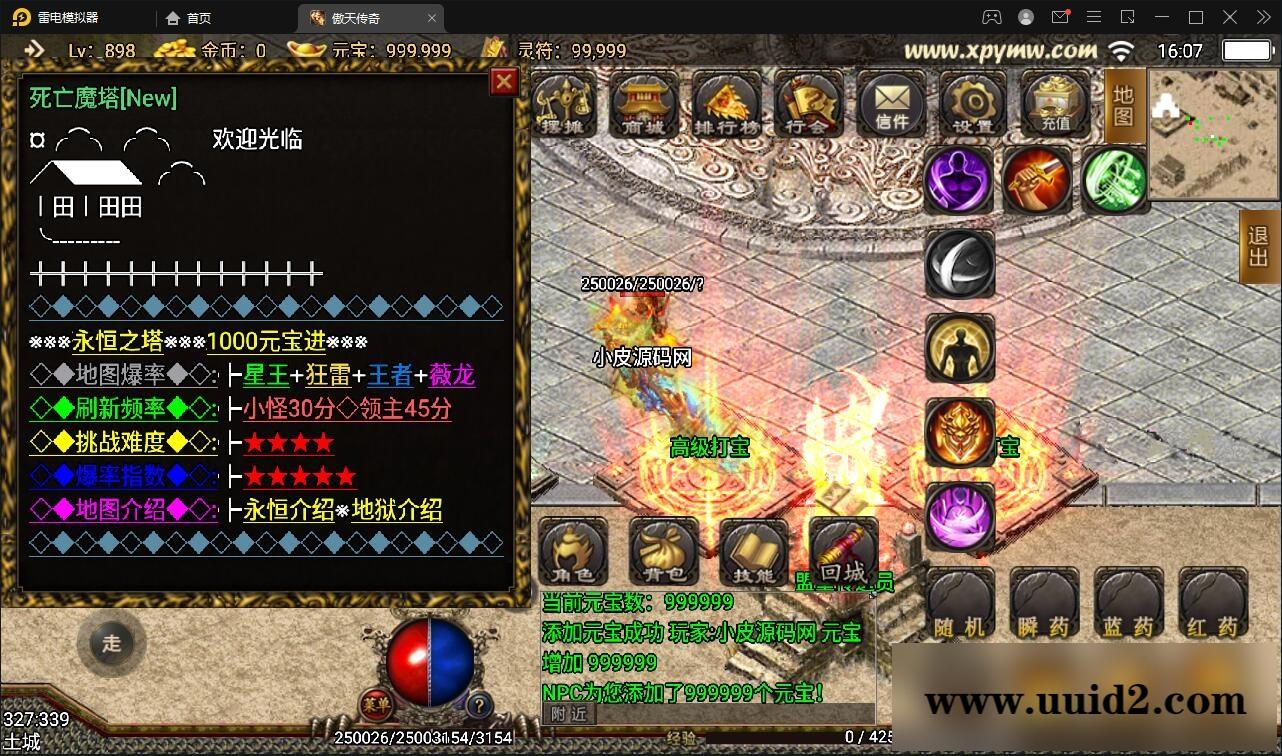Activate the 随机 random teleport
1282x756 pixels.
(x=960, y=600)
